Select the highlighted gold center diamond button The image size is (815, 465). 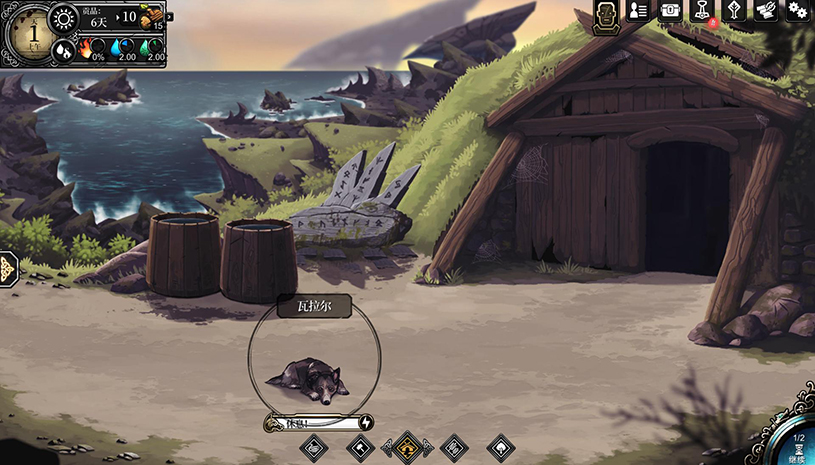[407, 446]
